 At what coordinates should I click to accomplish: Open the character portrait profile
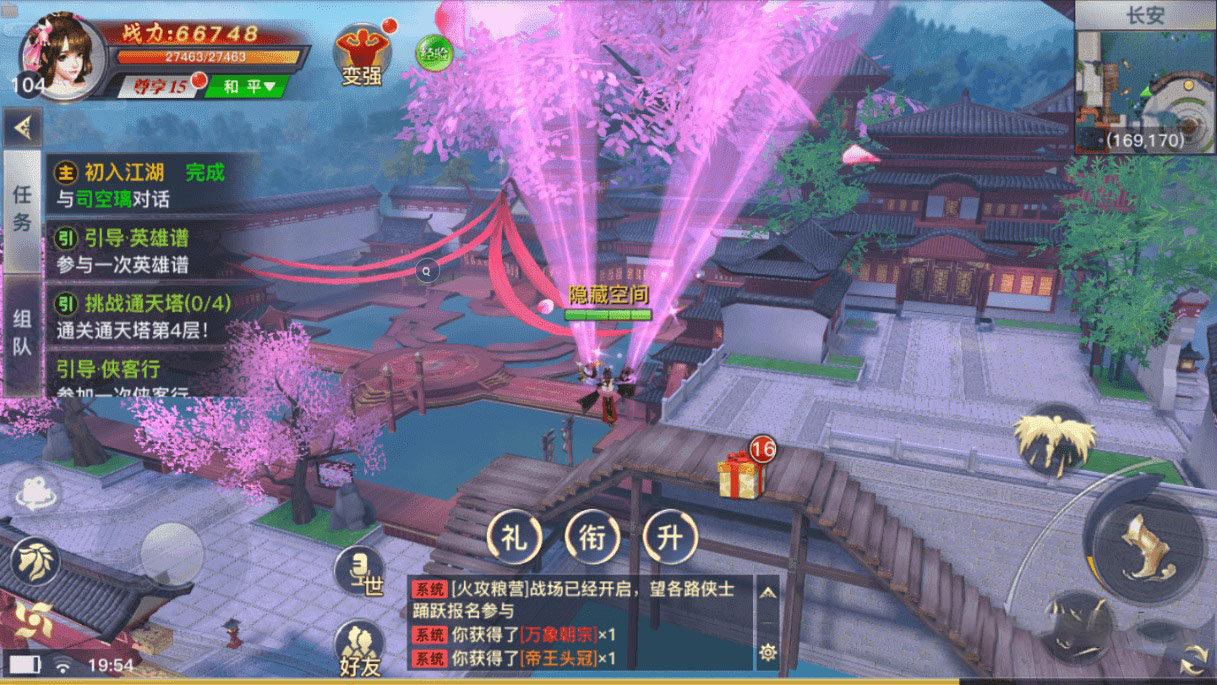coord(63,56)
